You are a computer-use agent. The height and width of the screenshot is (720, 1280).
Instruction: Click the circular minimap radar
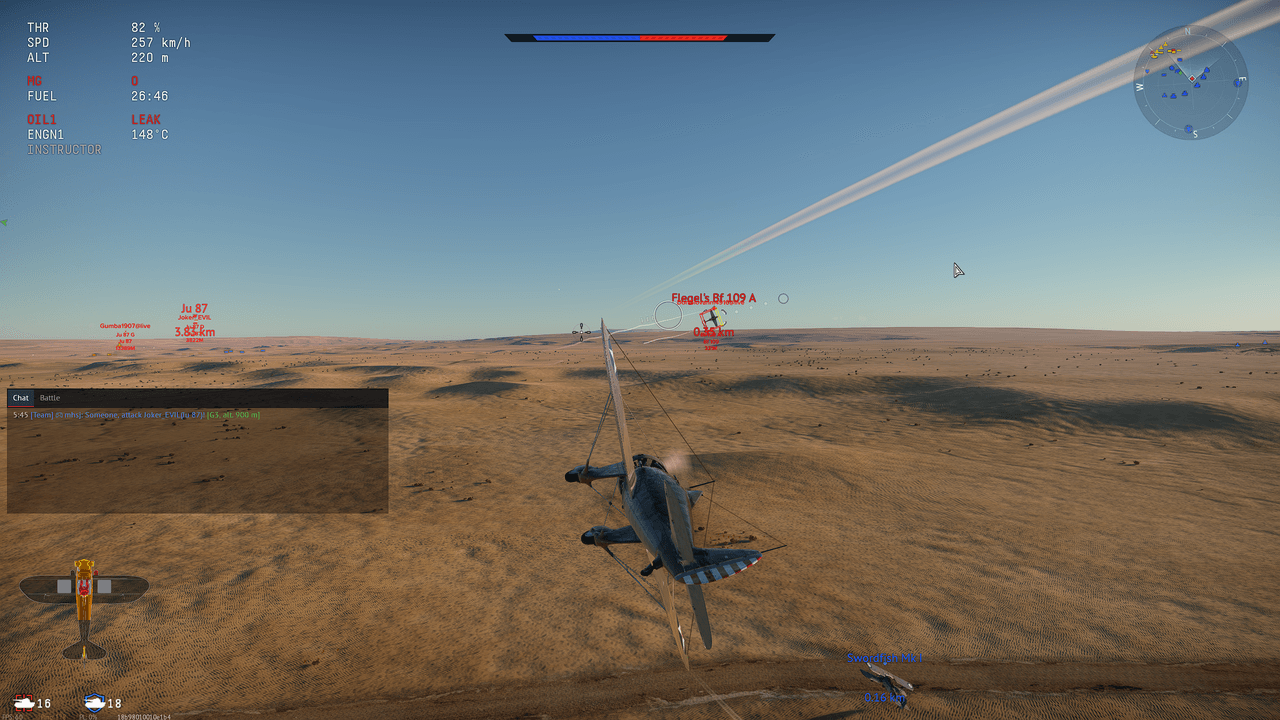(1190, 82)
